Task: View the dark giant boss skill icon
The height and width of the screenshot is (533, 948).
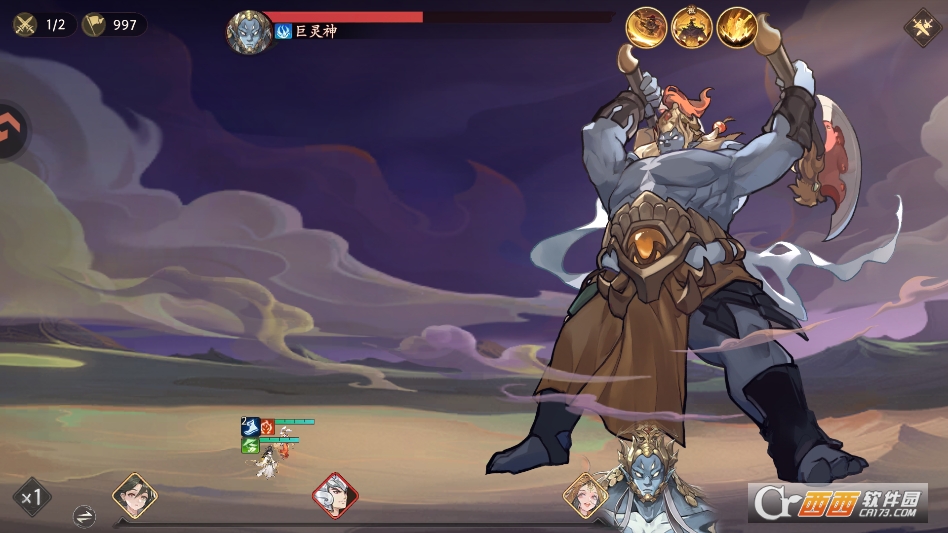Action: coord(691,27)
